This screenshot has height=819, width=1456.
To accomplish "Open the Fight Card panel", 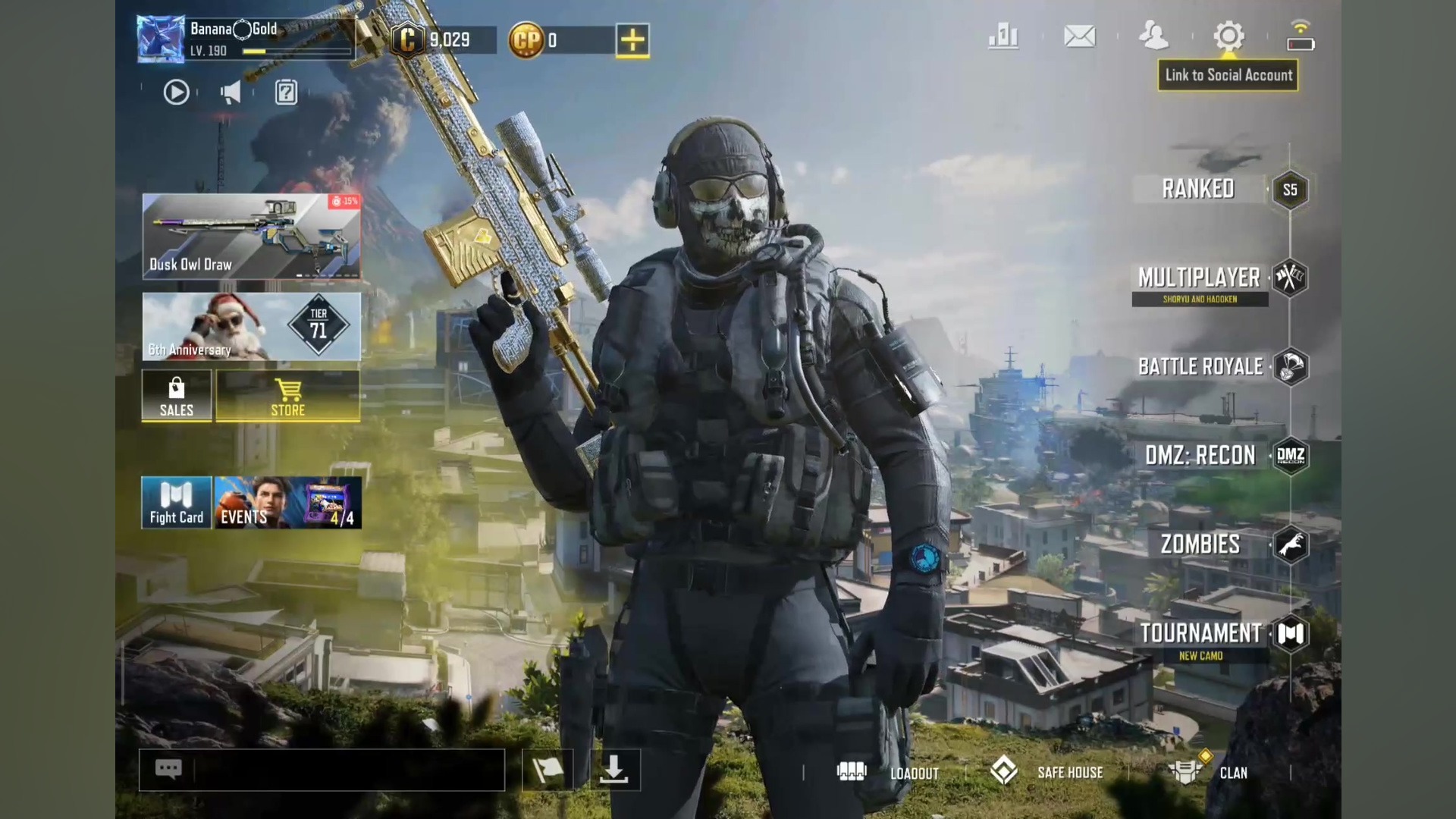I will [176, 502].
